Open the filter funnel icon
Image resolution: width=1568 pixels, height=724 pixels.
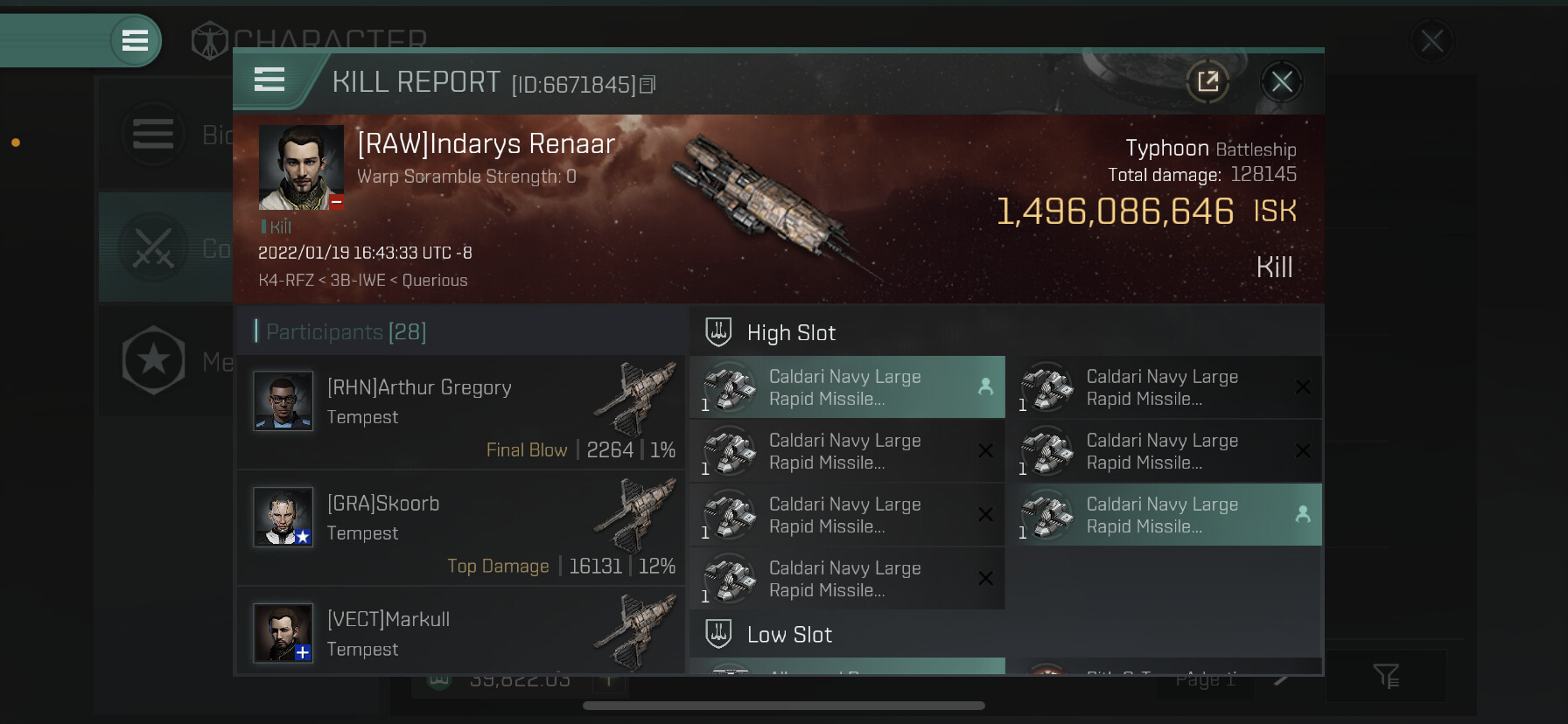1386,675
